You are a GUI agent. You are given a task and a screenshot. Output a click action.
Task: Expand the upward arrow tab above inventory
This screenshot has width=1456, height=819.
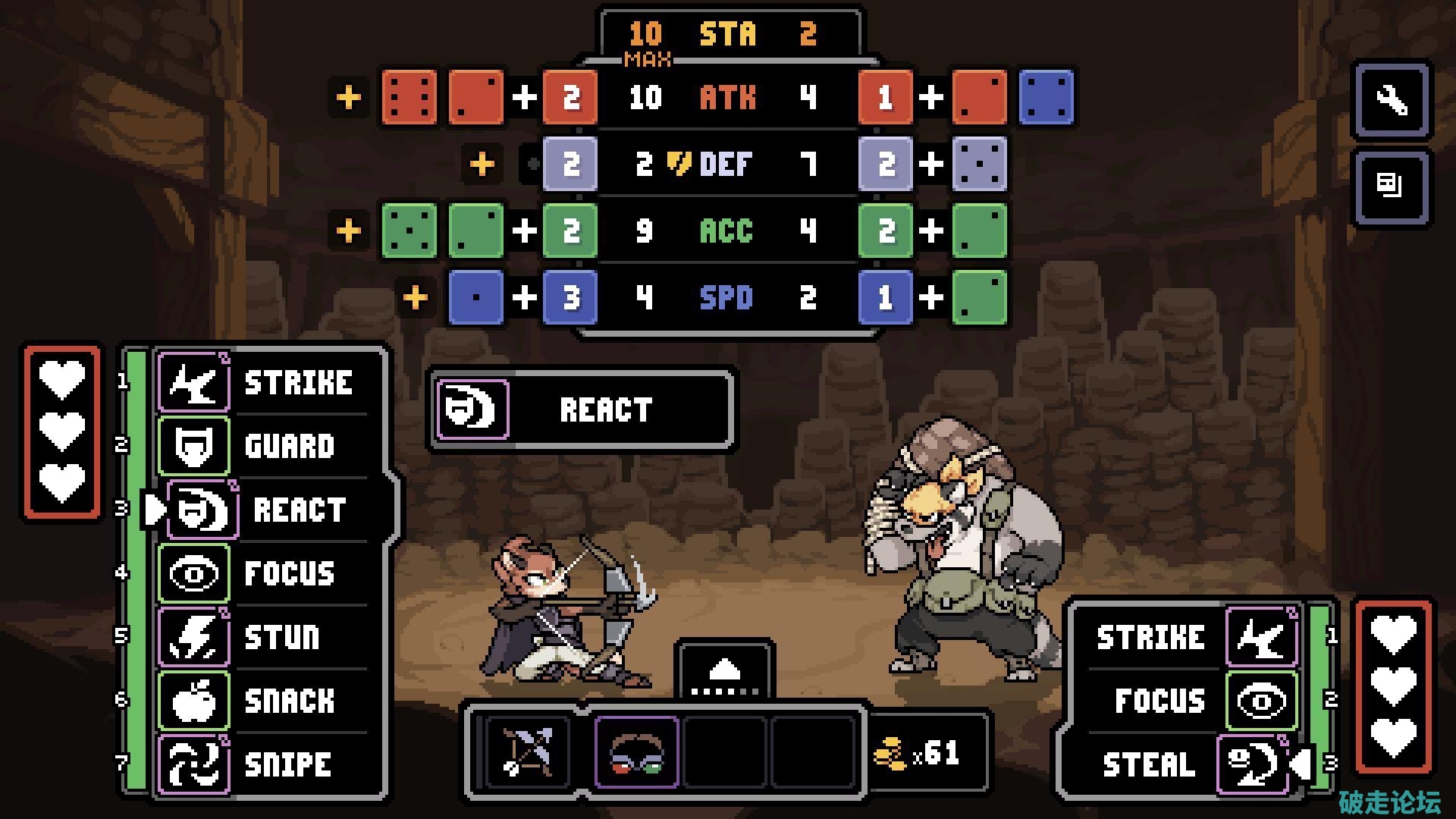(725, 670)
